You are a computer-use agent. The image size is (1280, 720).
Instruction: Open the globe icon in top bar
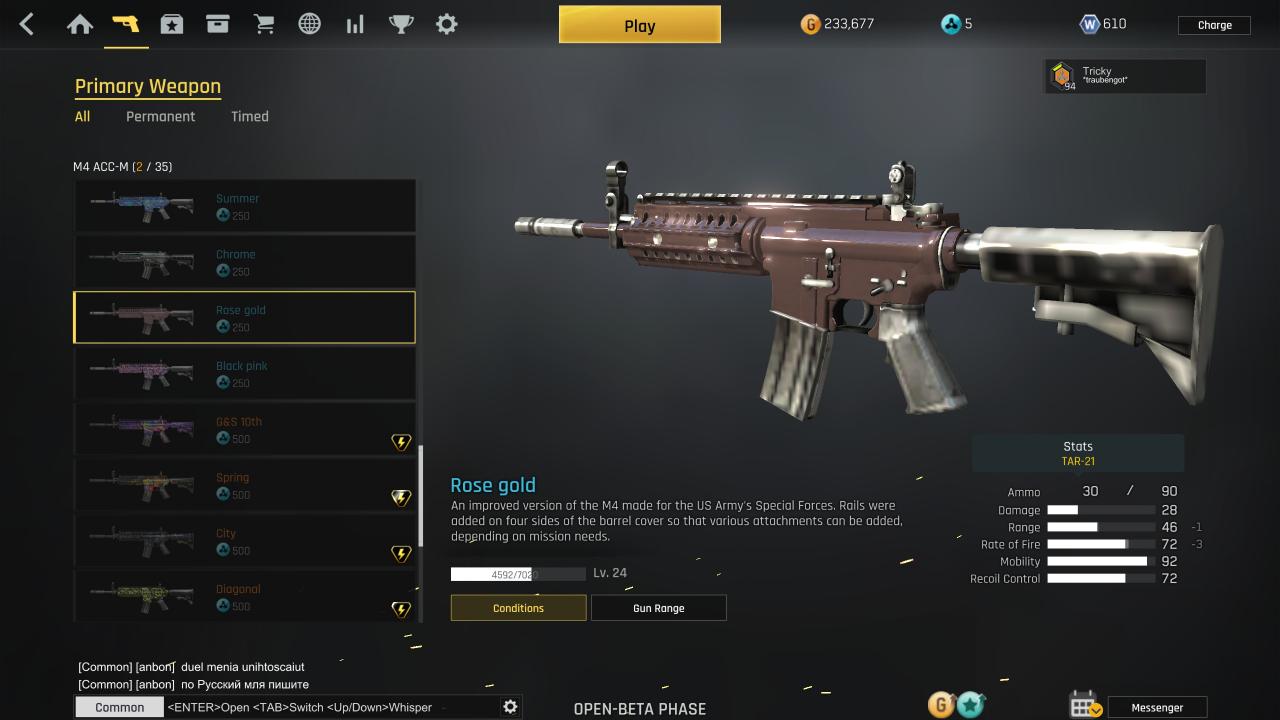click(310, 24)
